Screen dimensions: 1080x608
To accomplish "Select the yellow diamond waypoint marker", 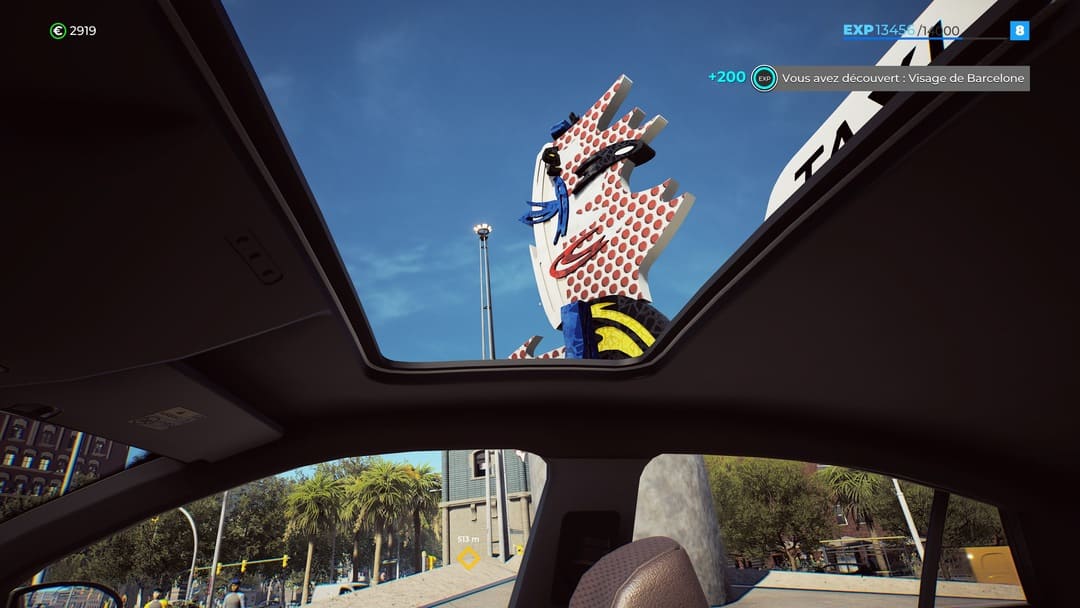I will (468, 558).
